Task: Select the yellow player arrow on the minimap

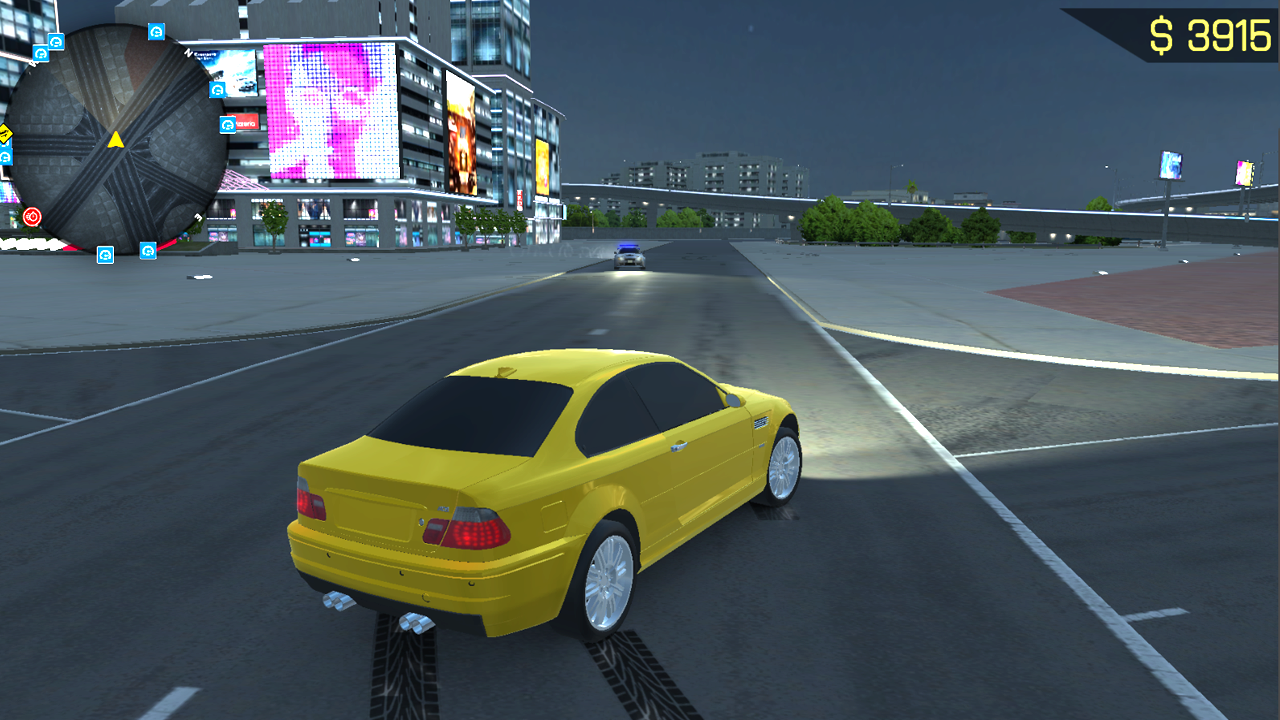Action: click(x=115, y=140)
